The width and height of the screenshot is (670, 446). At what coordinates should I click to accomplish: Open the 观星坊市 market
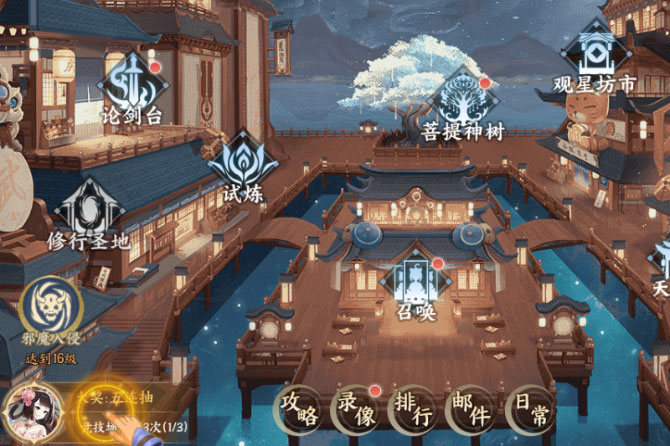[595, 58]
